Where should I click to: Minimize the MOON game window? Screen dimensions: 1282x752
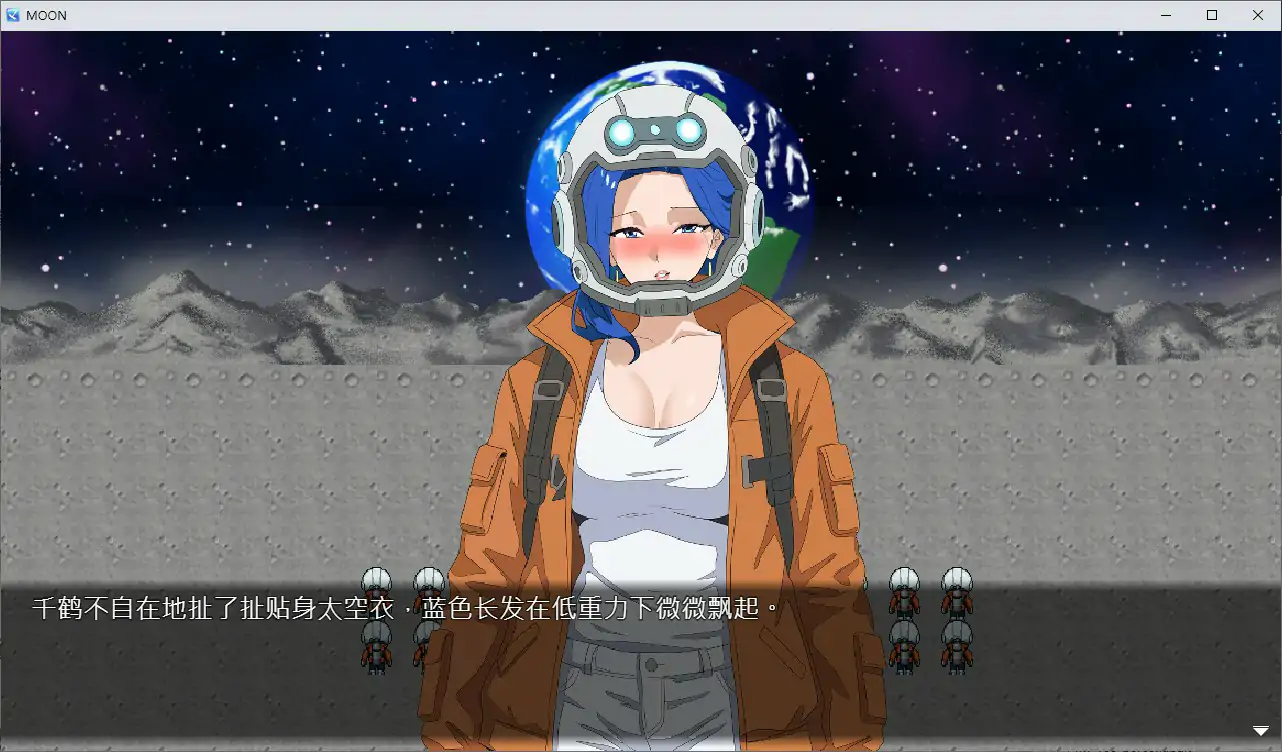coord(1166,15)
